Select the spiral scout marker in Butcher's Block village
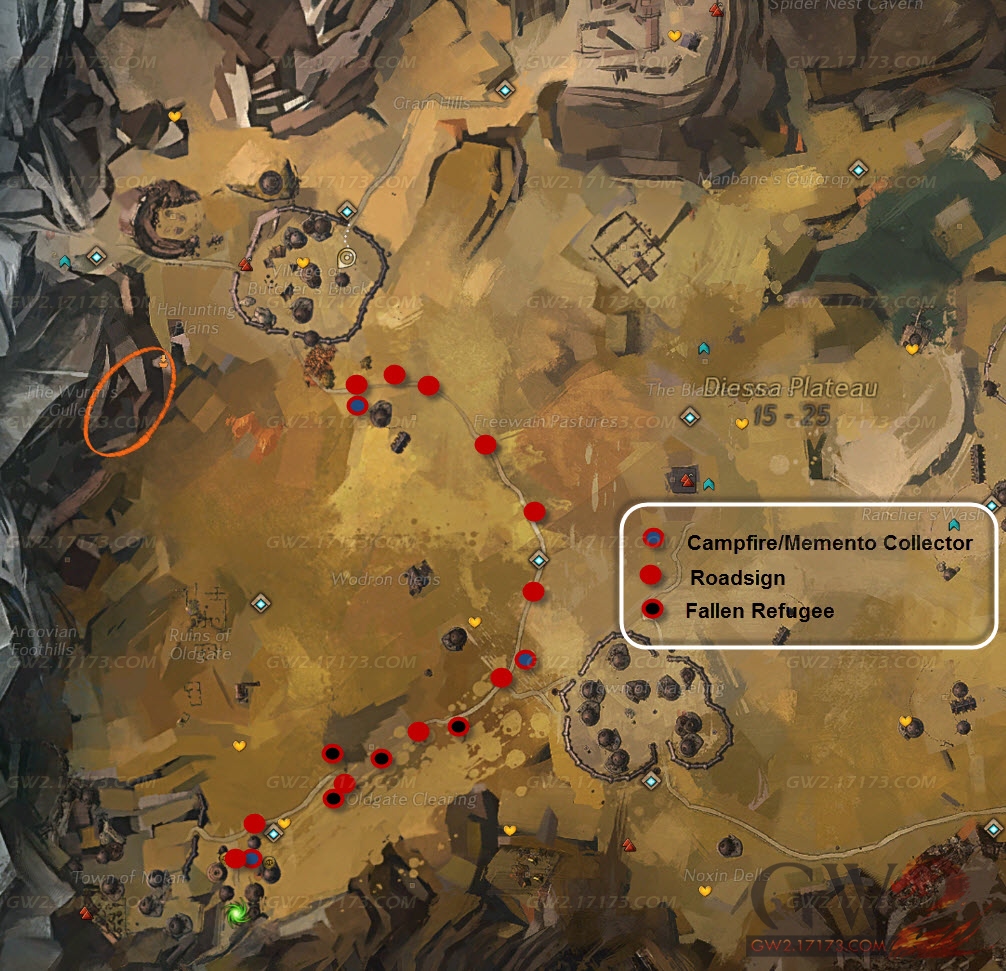 click(x=347, y=256)
